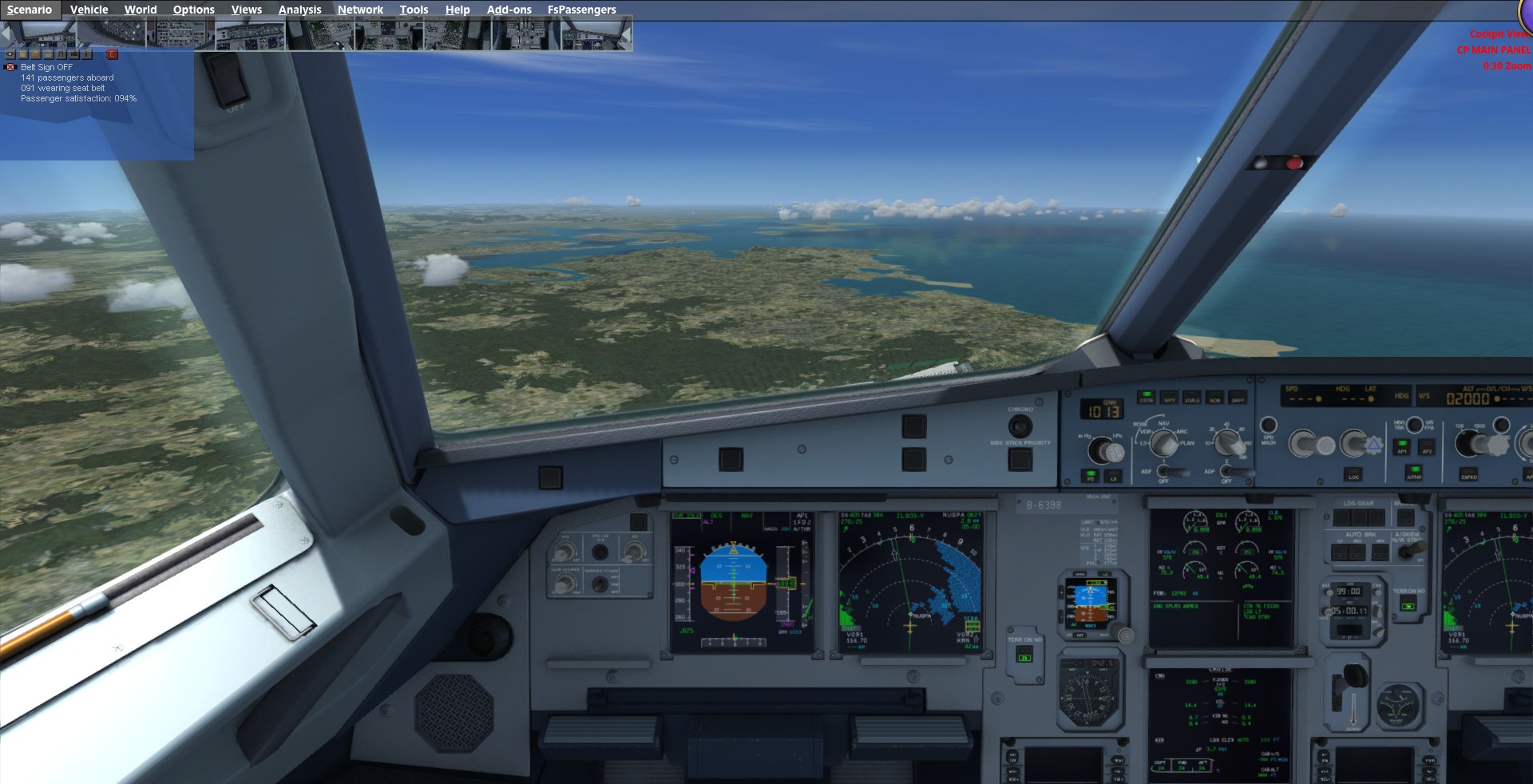Open the Vehicle menu
1533x784 pixels.
click(x=89, y=10)
